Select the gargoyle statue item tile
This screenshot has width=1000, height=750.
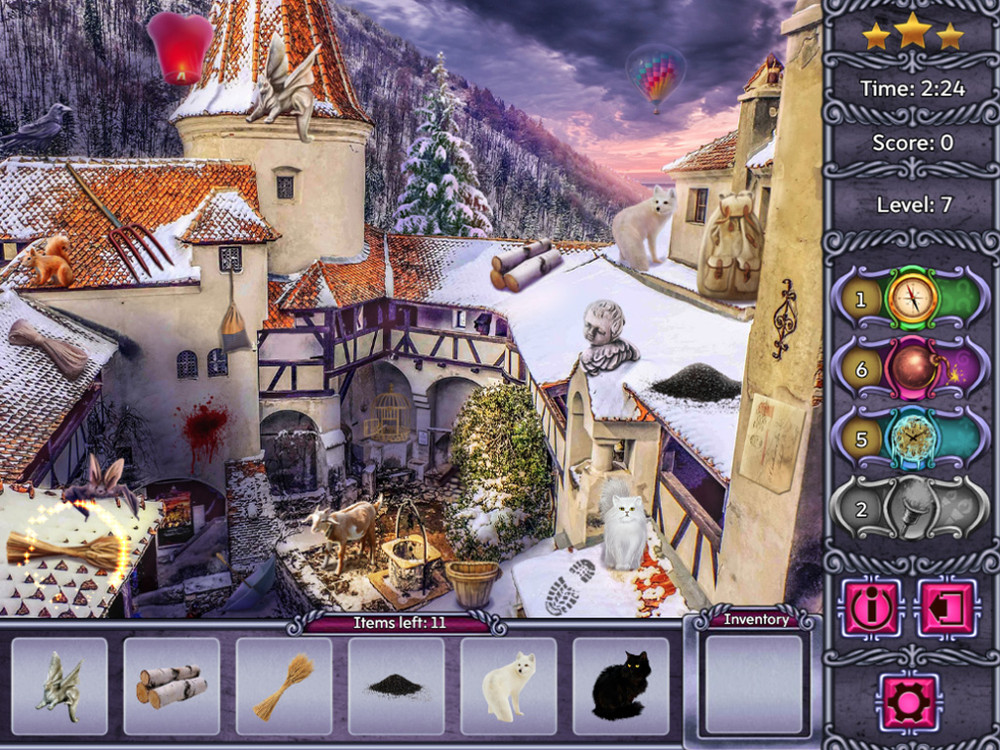point(59,686)
